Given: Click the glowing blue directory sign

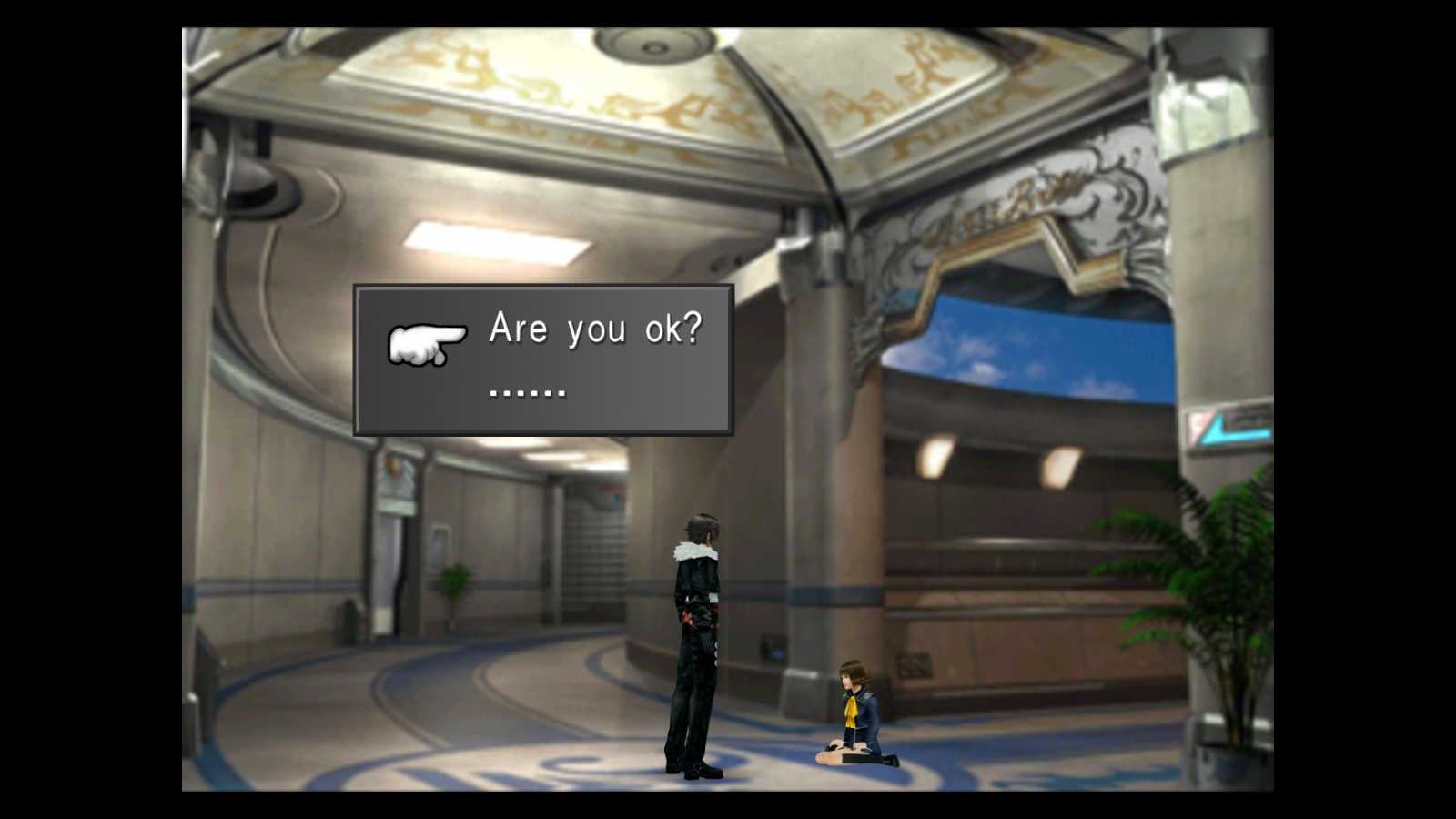Looking at the screenshot, I should coord(1224,428).
